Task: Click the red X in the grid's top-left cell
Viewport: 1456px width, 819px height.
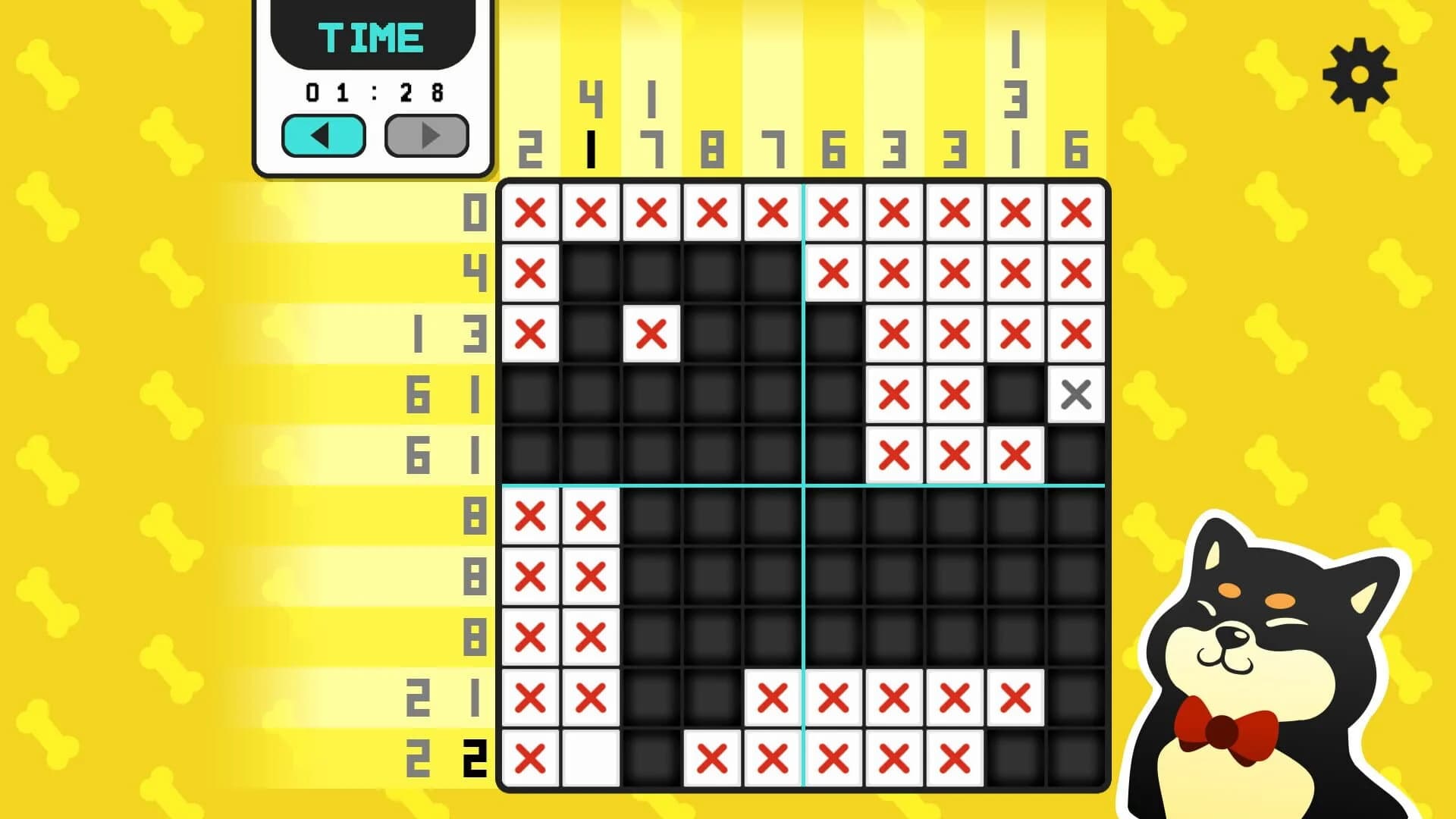Action: point(531,214)
